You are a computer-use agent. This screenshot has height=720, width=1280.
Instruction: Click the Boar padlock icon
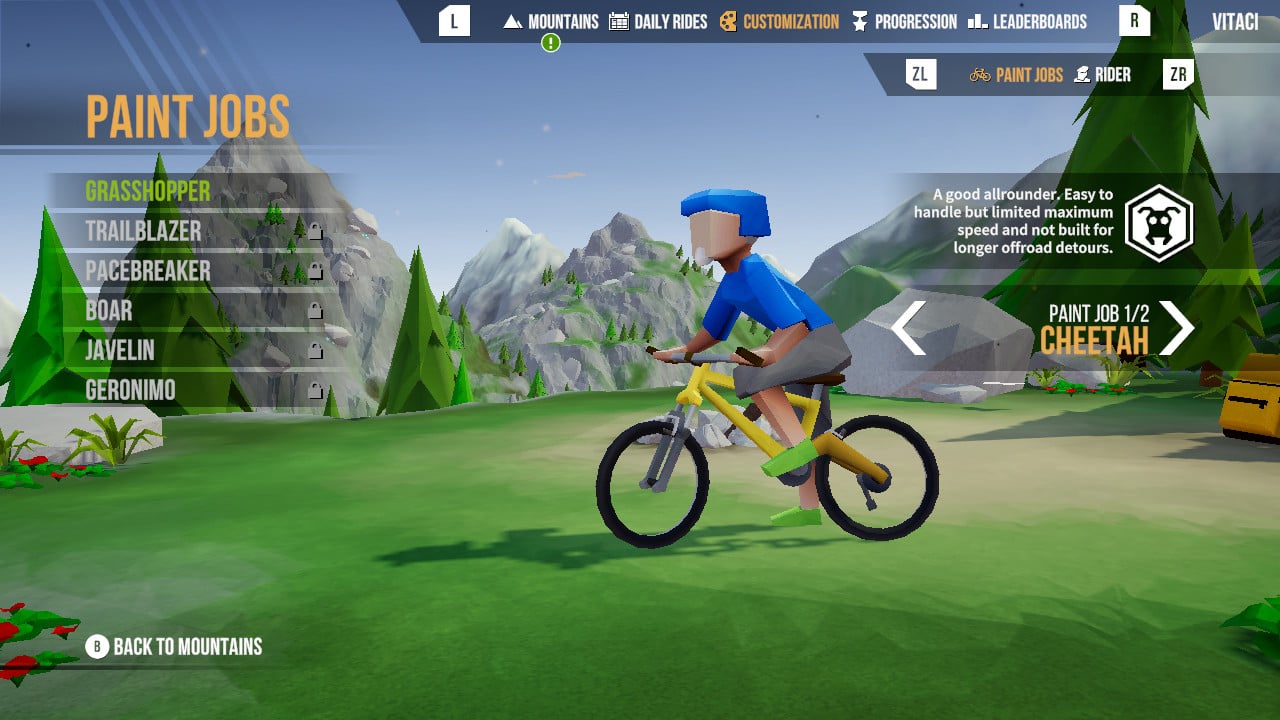pyautogui.click(x=316, y=312)
